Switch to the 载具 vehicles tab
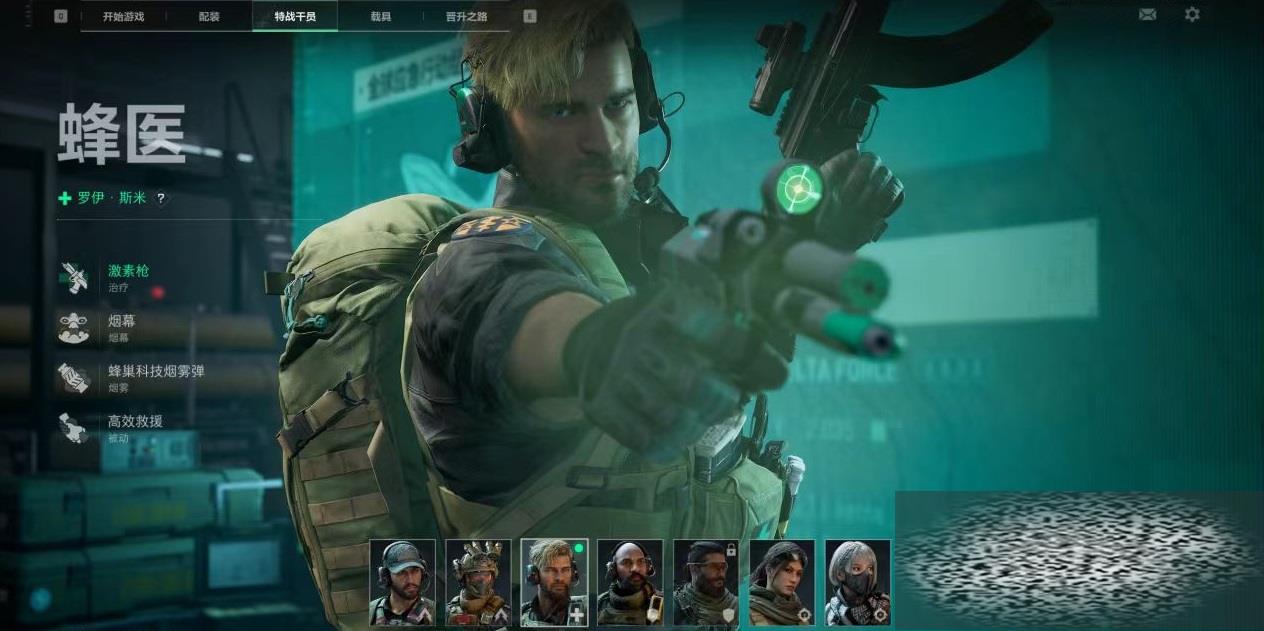This screenshot has width=1264, height=631. point(380,16)
